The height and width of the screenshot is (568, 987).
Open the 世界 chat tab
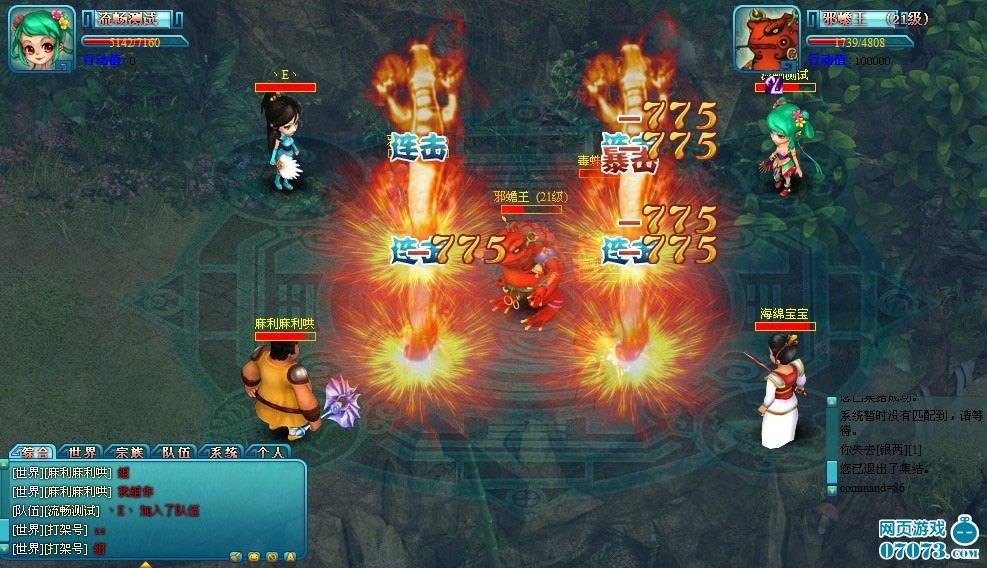tap(82, 452)
